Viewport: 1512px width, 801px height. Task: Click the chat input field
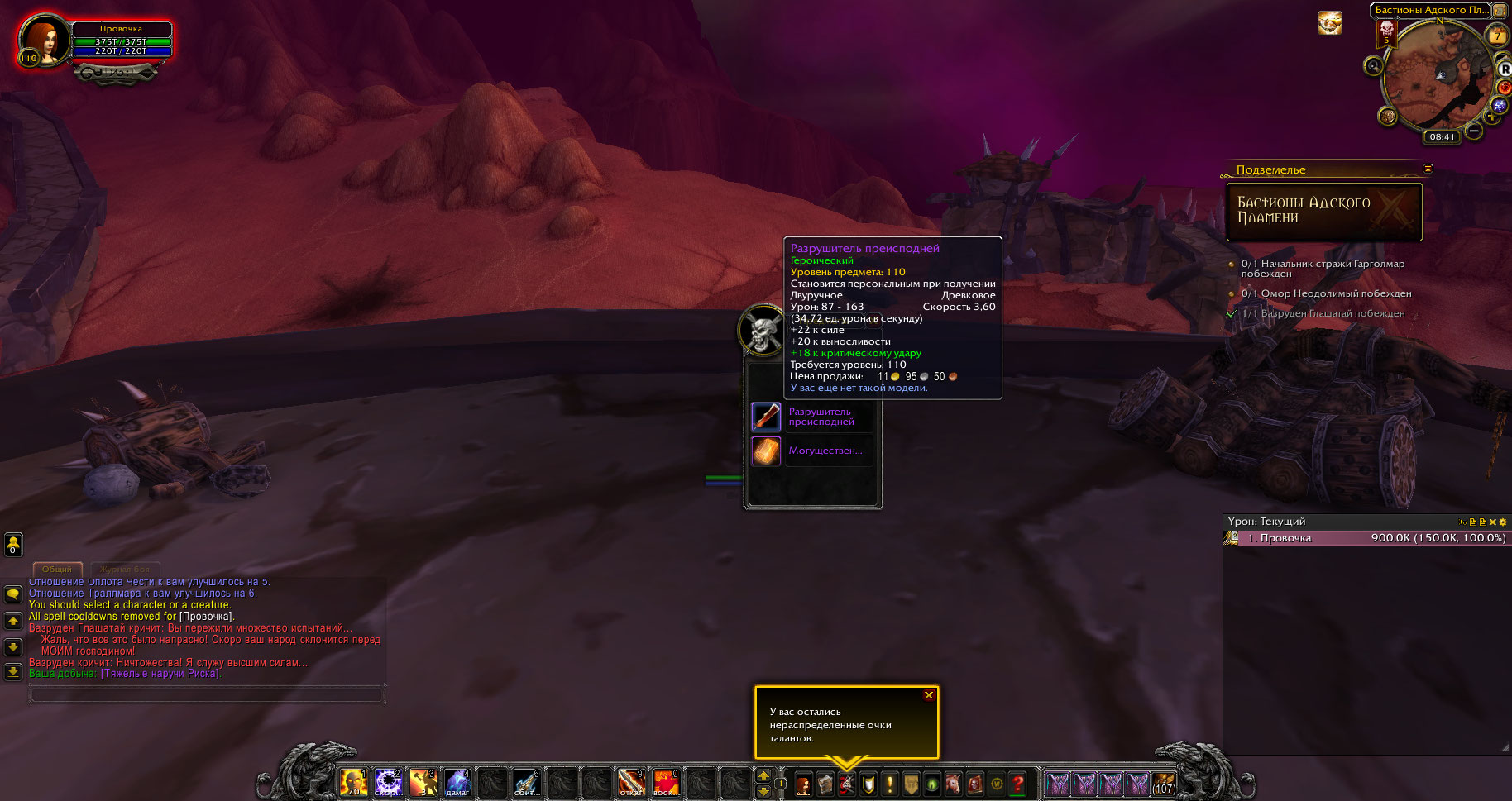pyautogui.click(x=206, y=694)
